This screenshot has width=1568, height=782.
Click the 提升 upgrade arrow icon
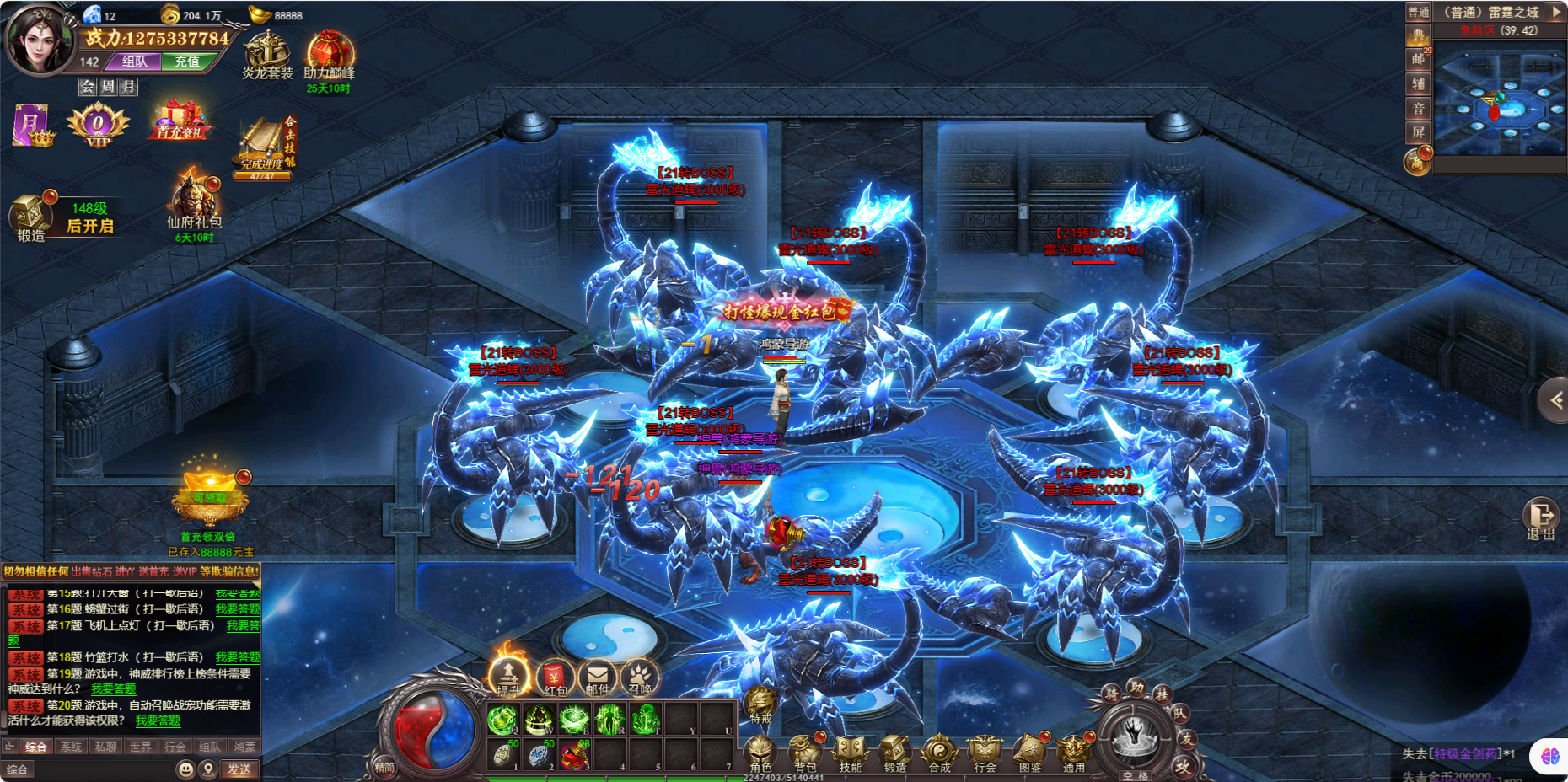click(508, 676)
